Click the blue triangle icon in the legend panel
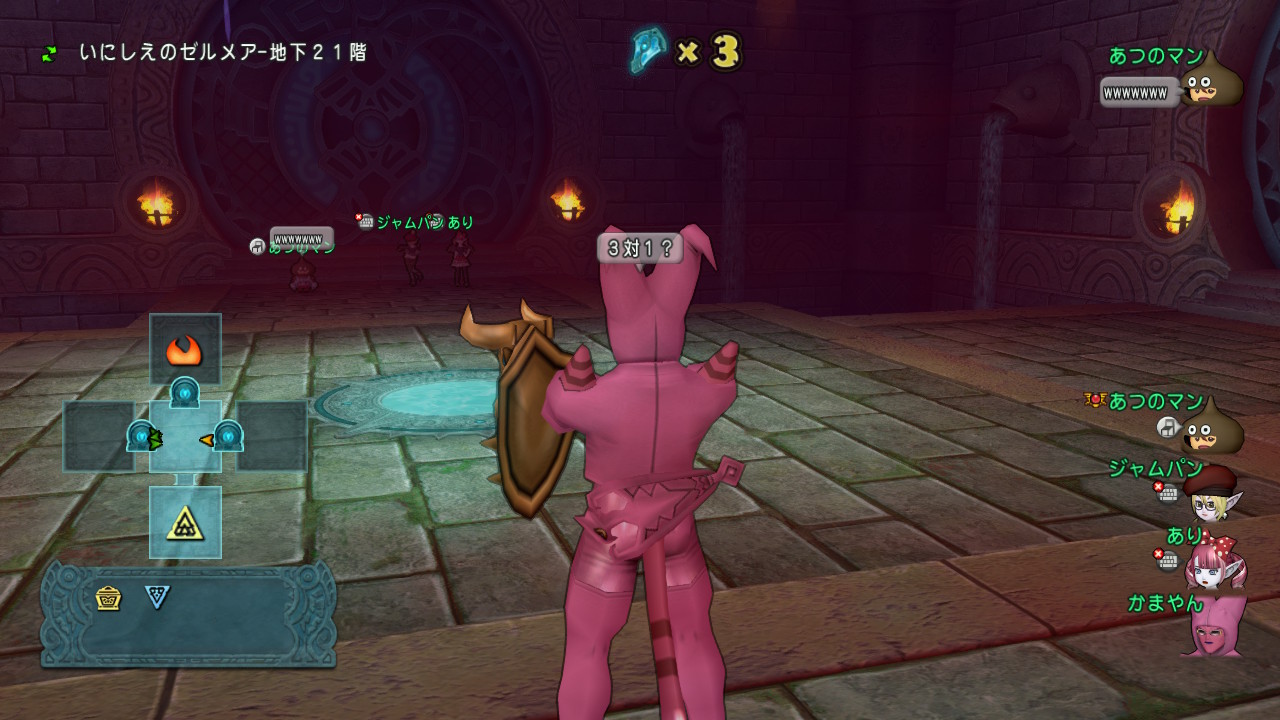This screenshot has height=720, width=1280. tap(157, 597)
